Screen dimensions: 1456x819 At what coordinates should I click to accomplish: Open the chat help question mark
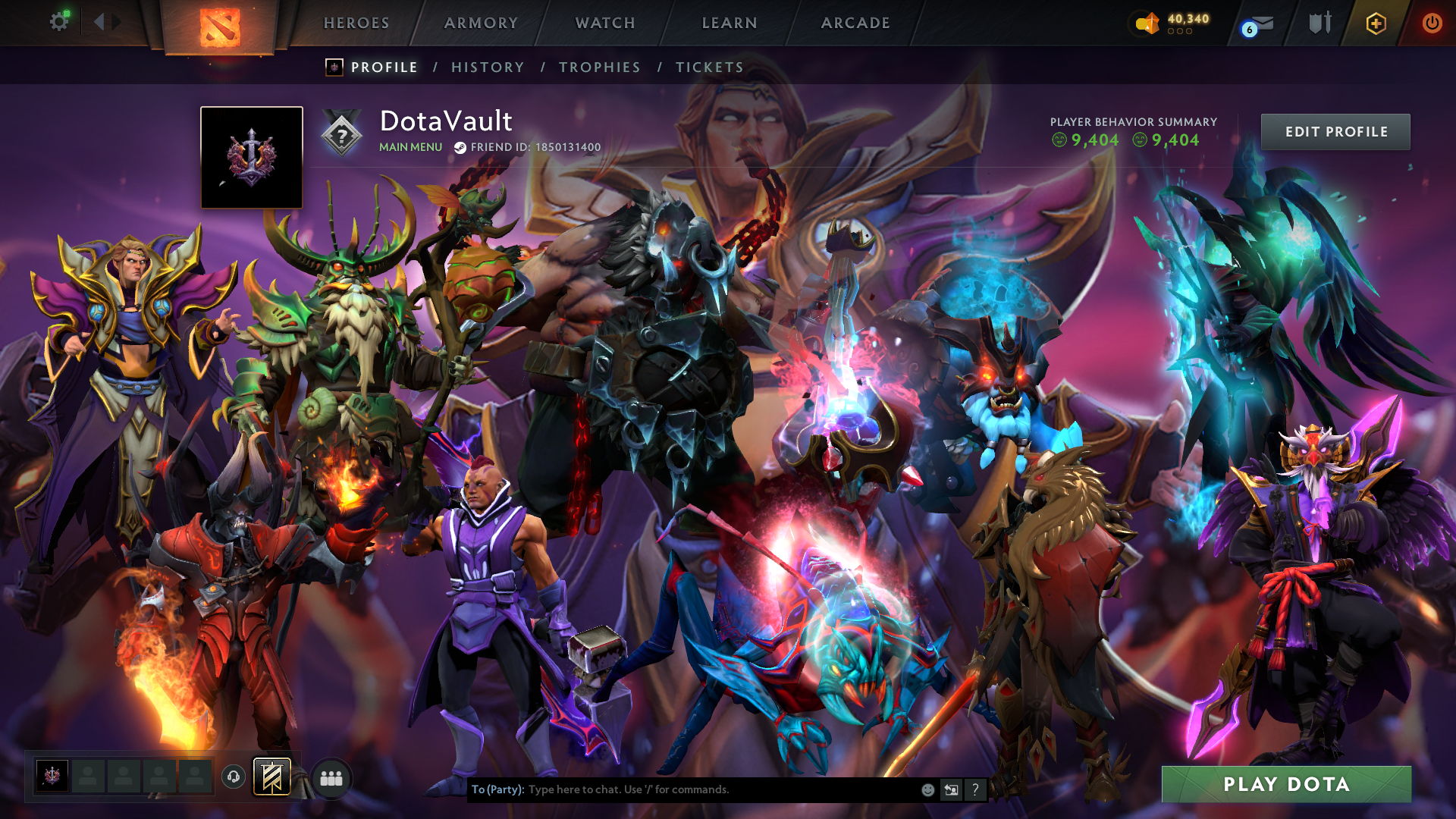coord(975,789)
